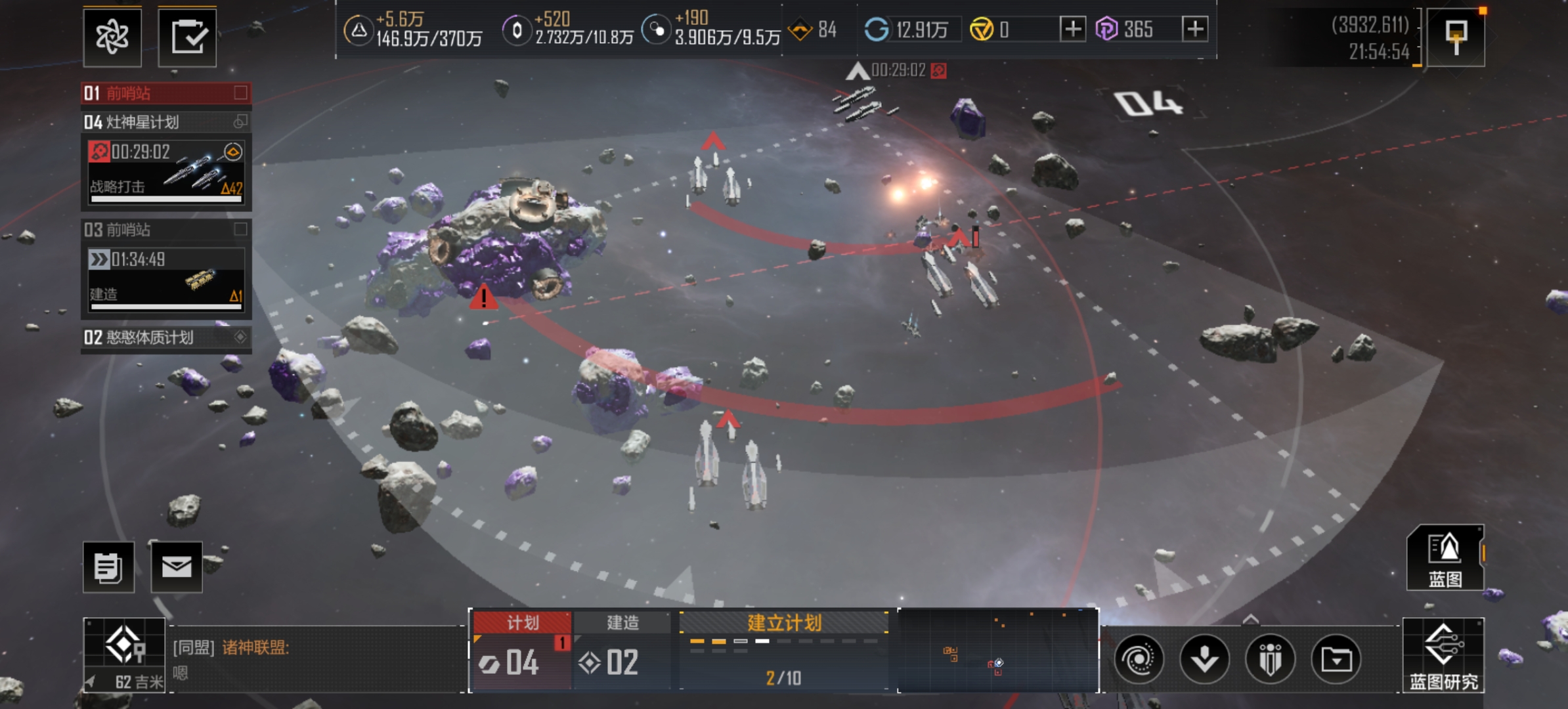Open the minimap panel
This screenshot has height=709, width=1568.
(997, 651)
